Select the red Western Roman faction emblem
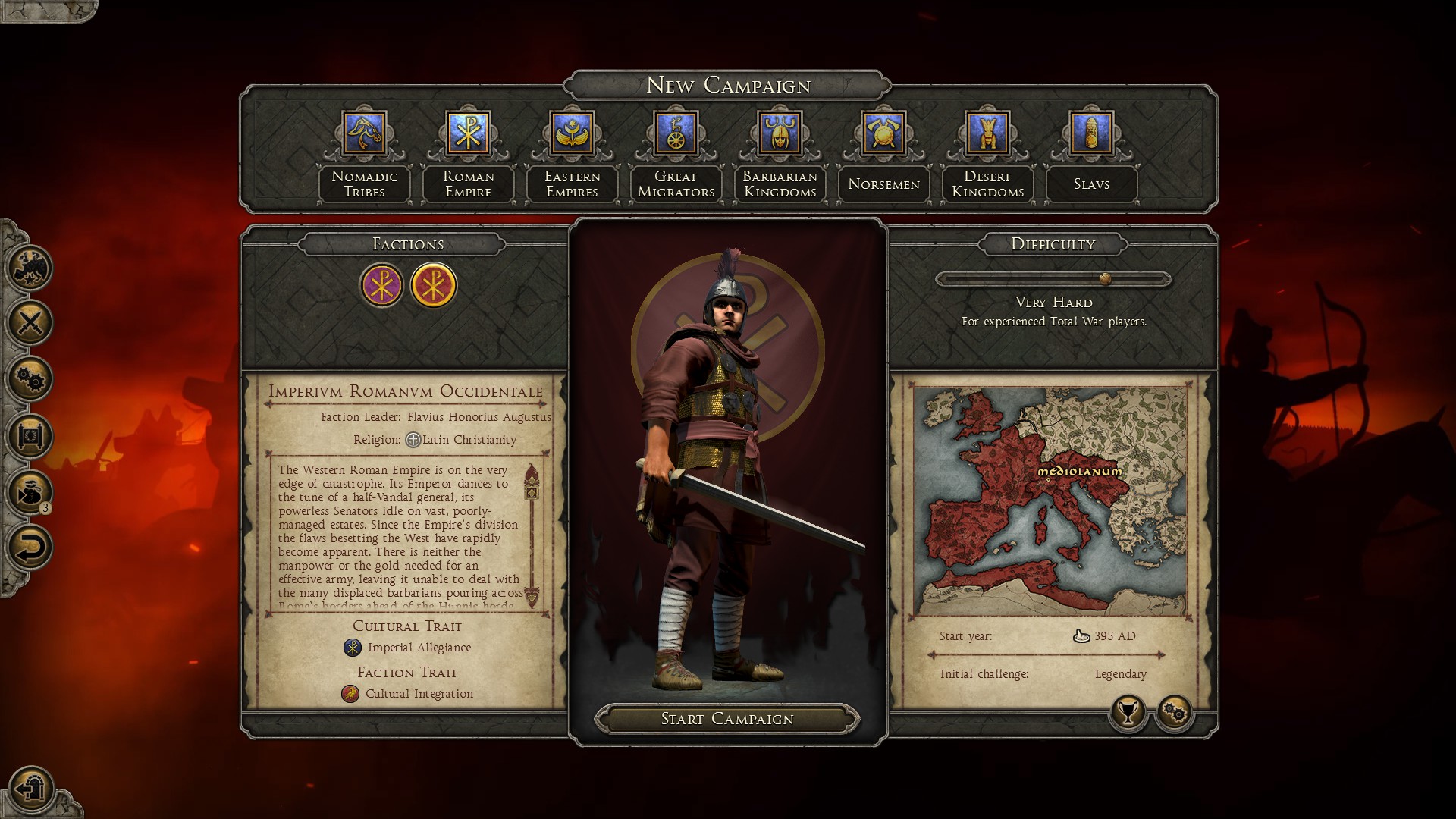Viewport: 1456px width, 819px height. (x=433, y=285)
